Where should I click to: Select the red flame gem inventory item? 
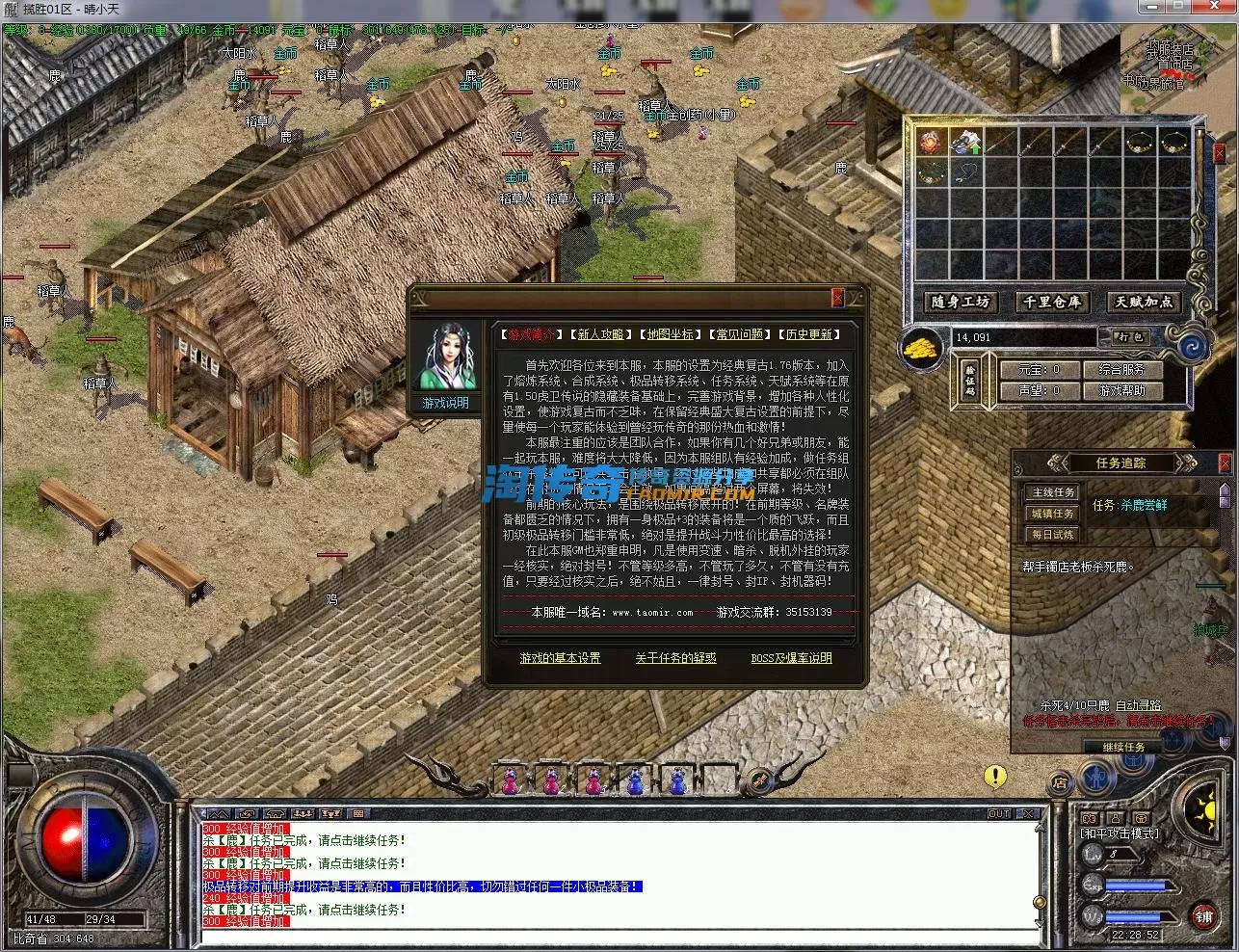point(930,143)
